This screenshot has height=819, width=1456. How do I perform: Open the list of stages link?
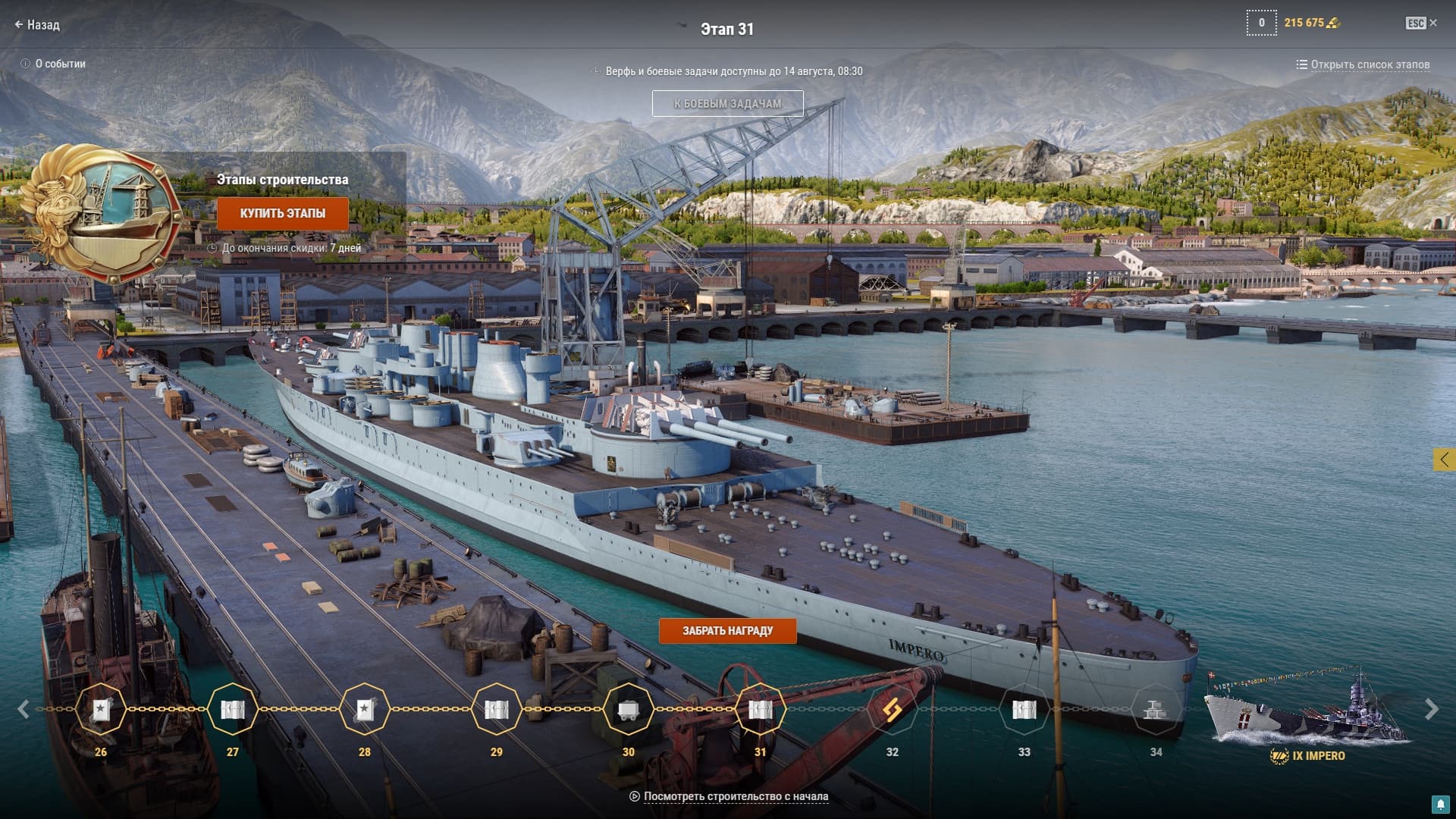1363,64
